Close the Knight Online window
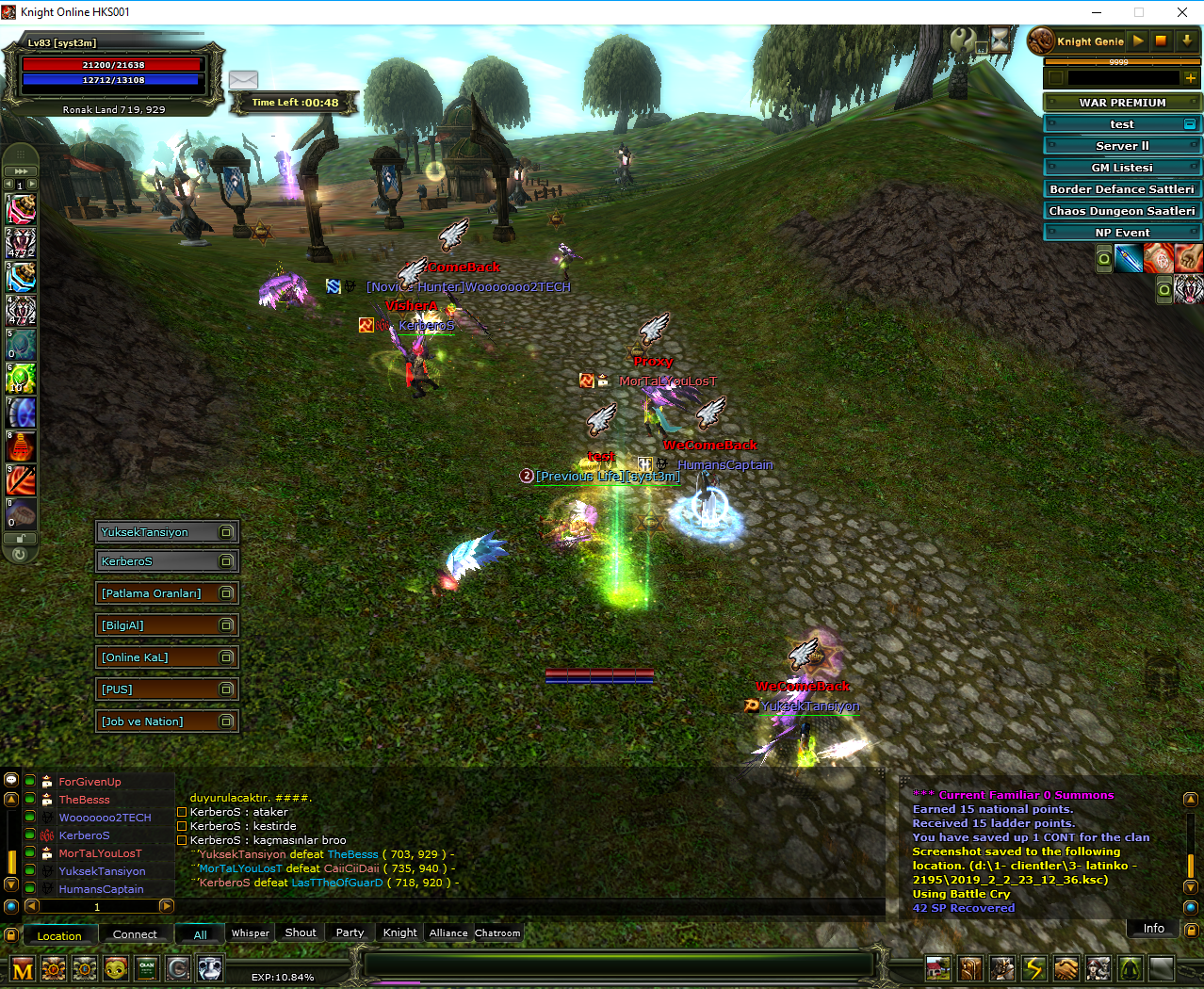Image resolution: width=1204 pixels, height=989 pixels. (x=1182, y=12)
